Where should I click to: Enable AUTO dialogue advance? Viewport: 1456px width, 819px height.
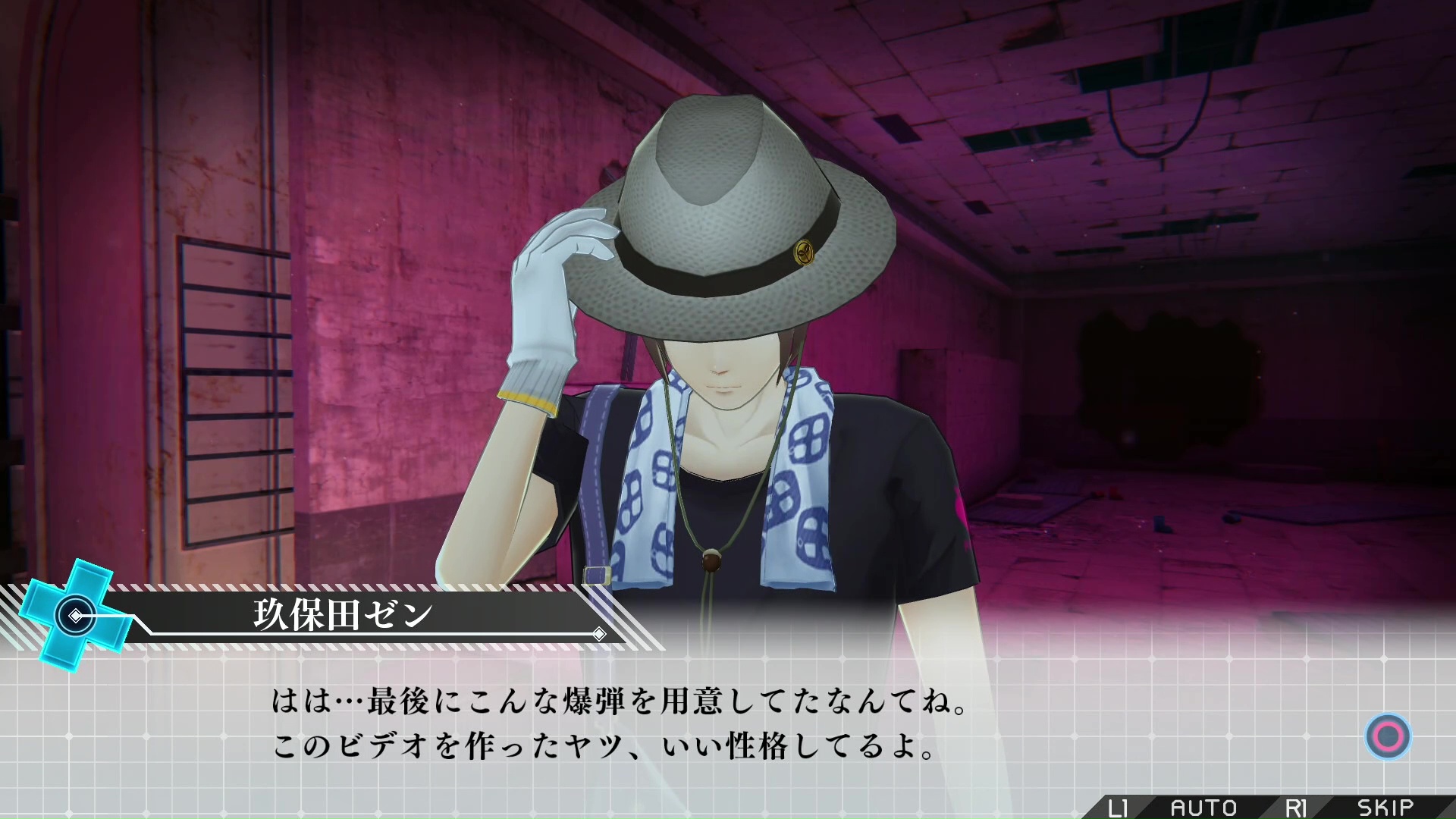pos(1203,808)
